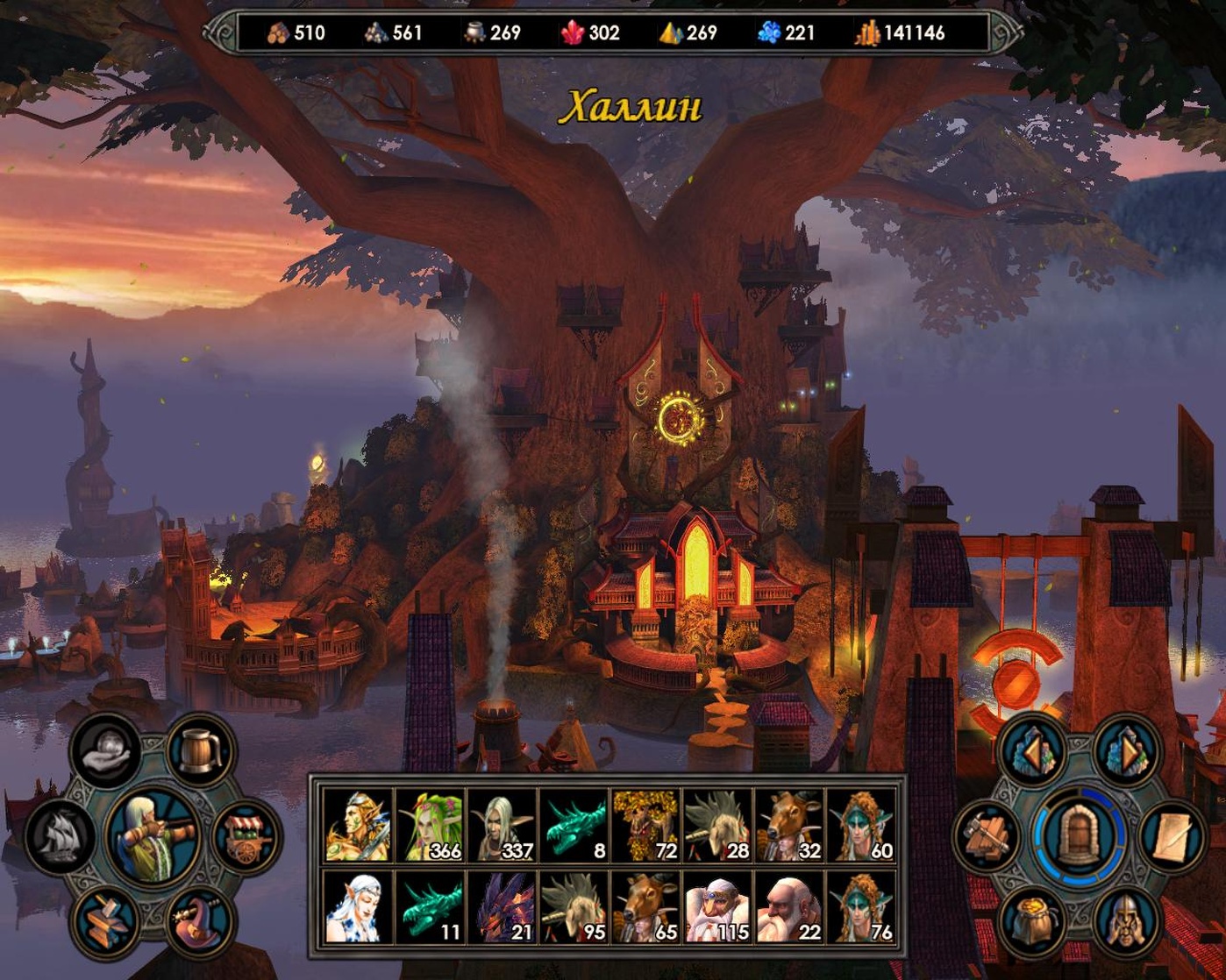
Task: Select the stack of 21 dark dragons
Action: click(502, 908)
